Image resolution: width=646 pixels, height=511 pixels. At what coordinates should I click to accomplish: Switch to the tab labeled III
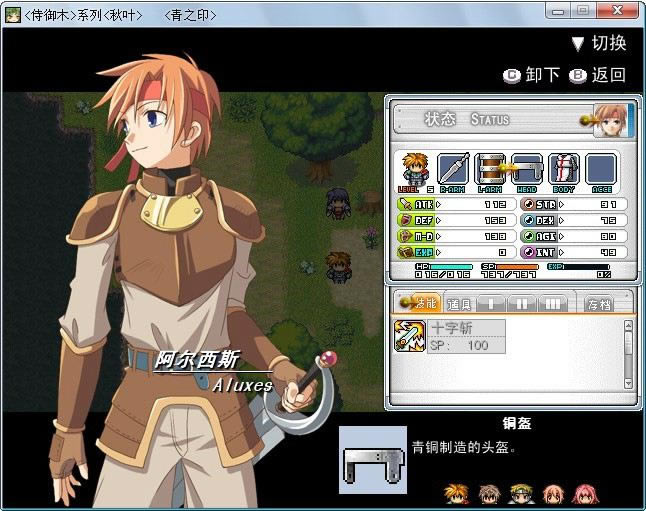552,302
